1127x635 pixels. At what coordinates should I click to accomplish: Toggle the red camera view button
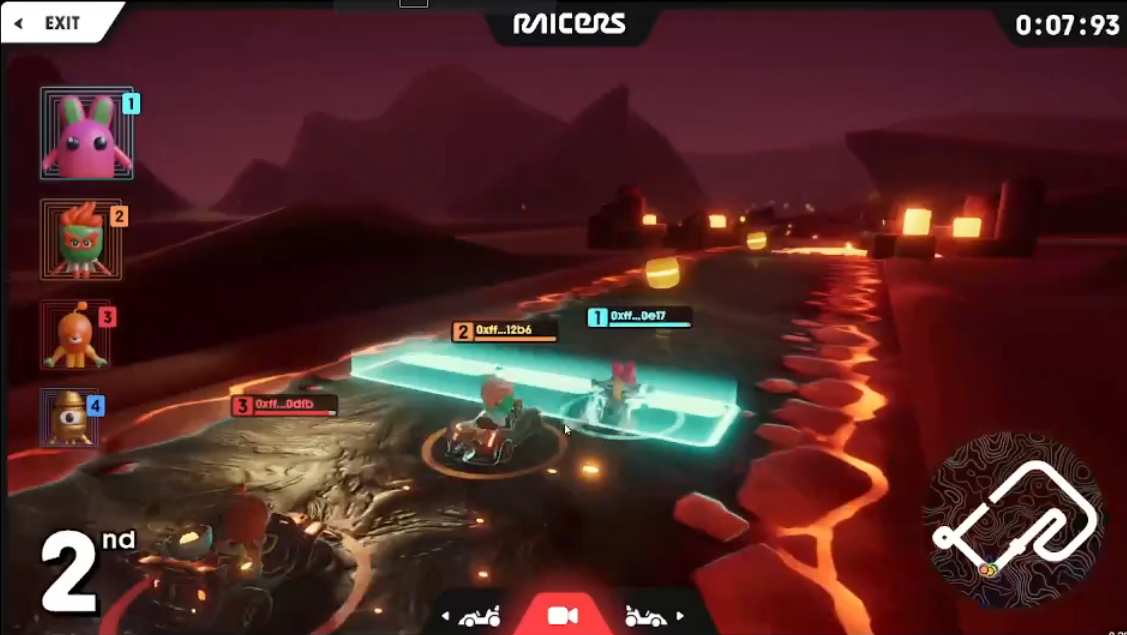pyautogui.click(x=563, y=615)
